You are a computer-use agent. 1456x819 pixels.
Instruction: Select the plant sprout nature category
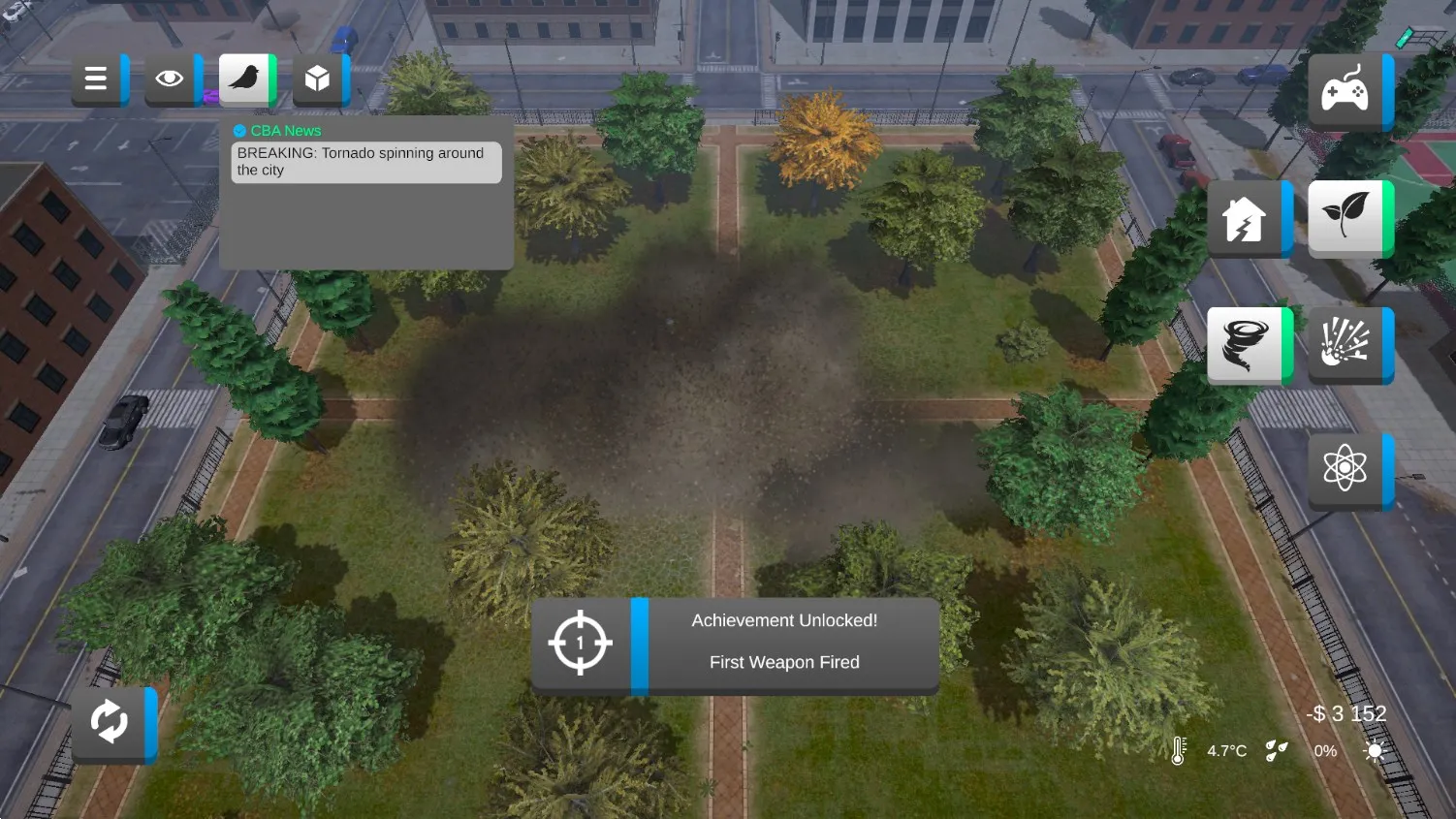tap(1345, 218)
